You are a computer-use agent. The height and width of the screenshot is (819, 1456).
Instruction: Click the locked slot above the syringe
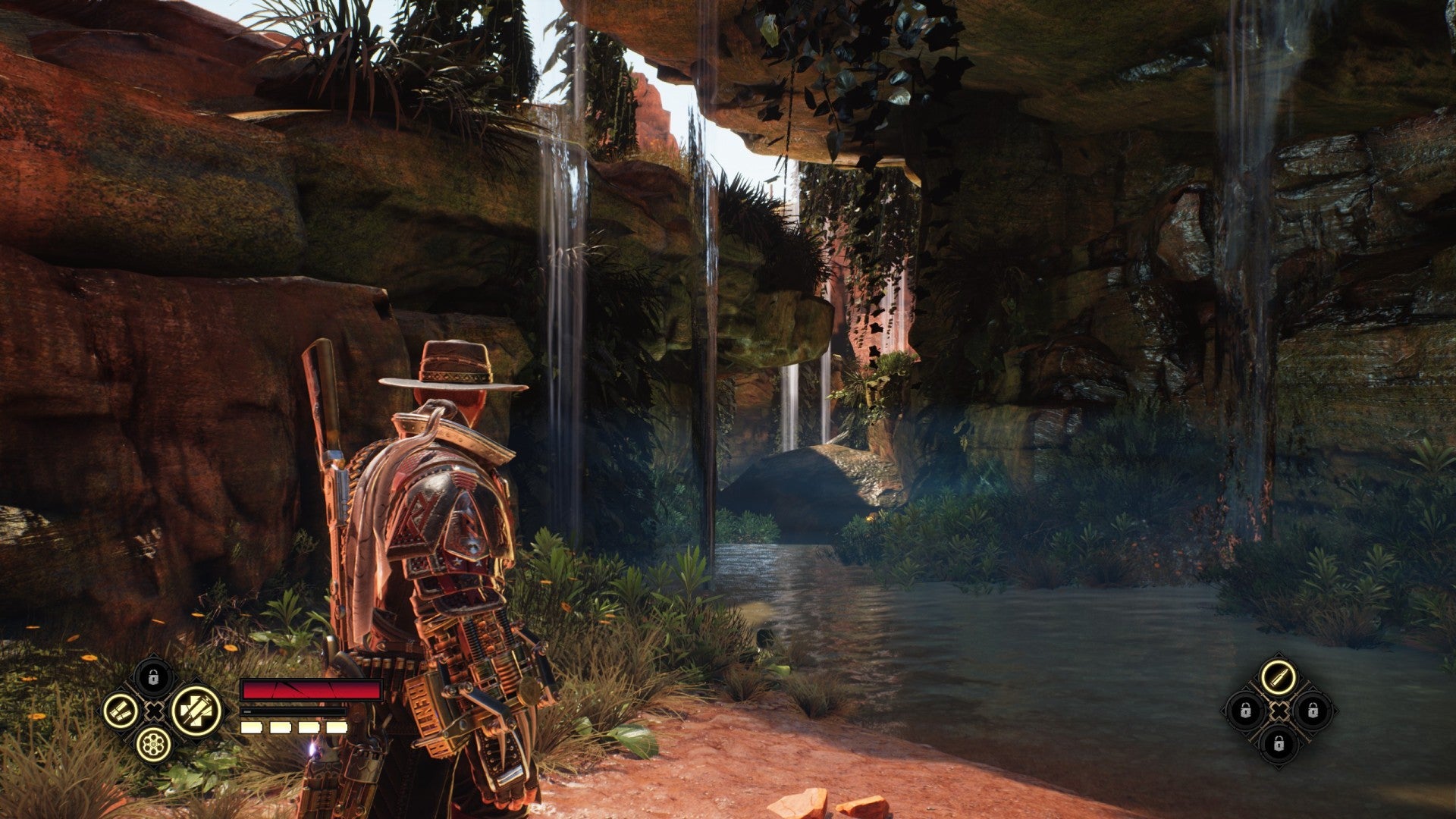(153, 676)
